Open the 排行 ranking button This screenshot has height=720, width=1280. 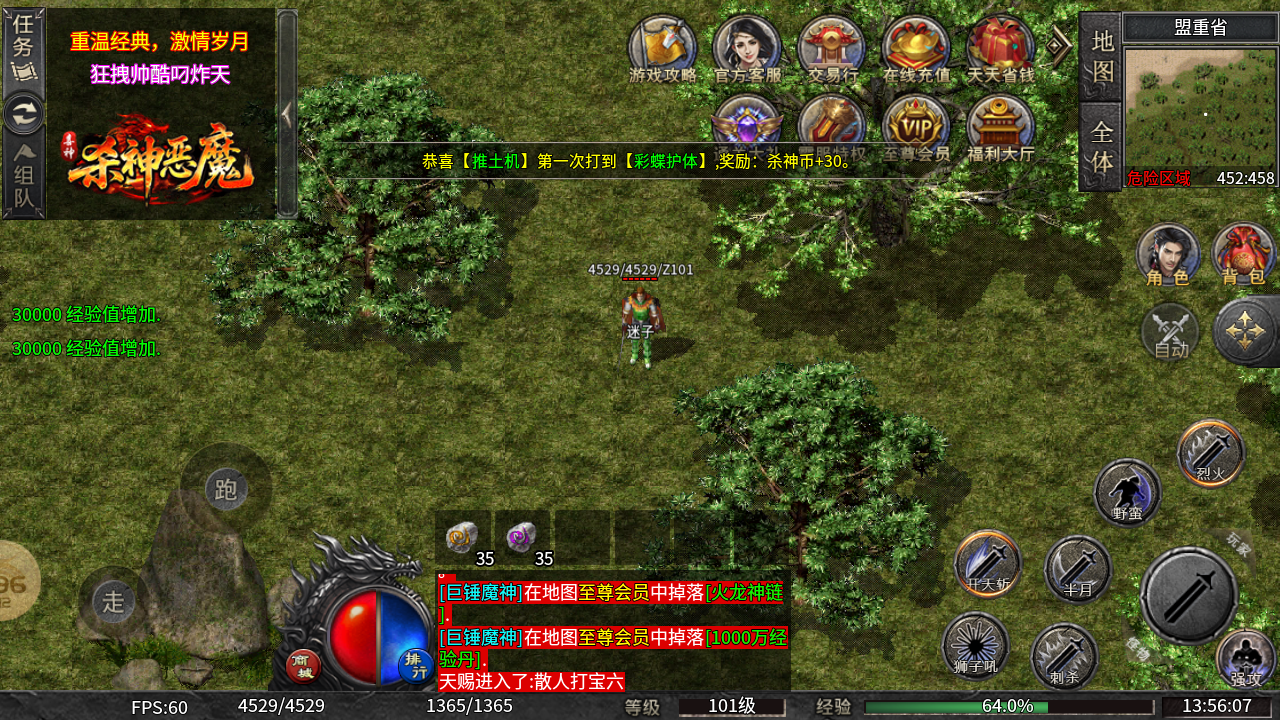[415, 665]
